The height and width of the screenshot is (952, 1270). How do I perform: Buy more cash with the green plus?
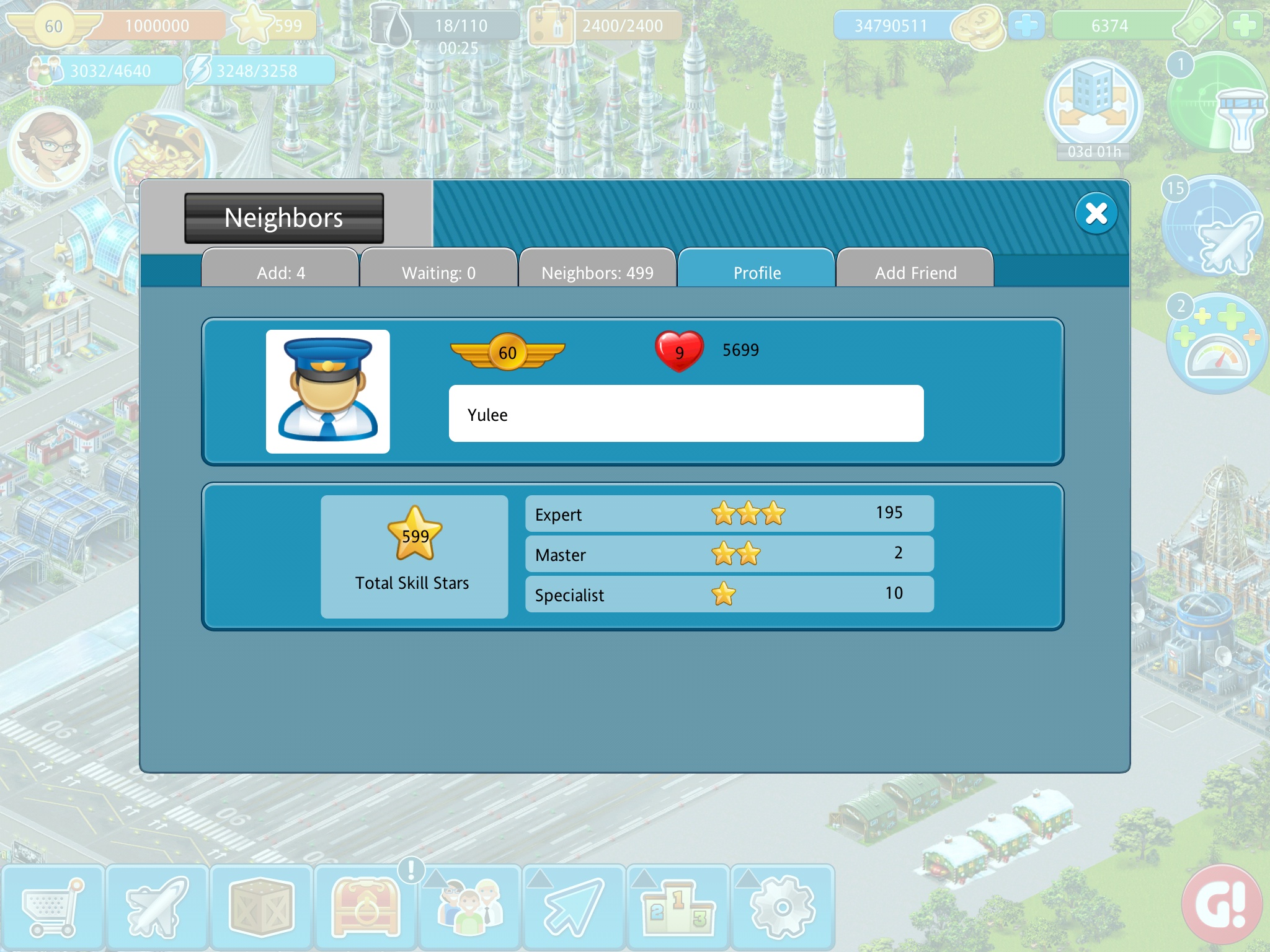point(1245,25)
